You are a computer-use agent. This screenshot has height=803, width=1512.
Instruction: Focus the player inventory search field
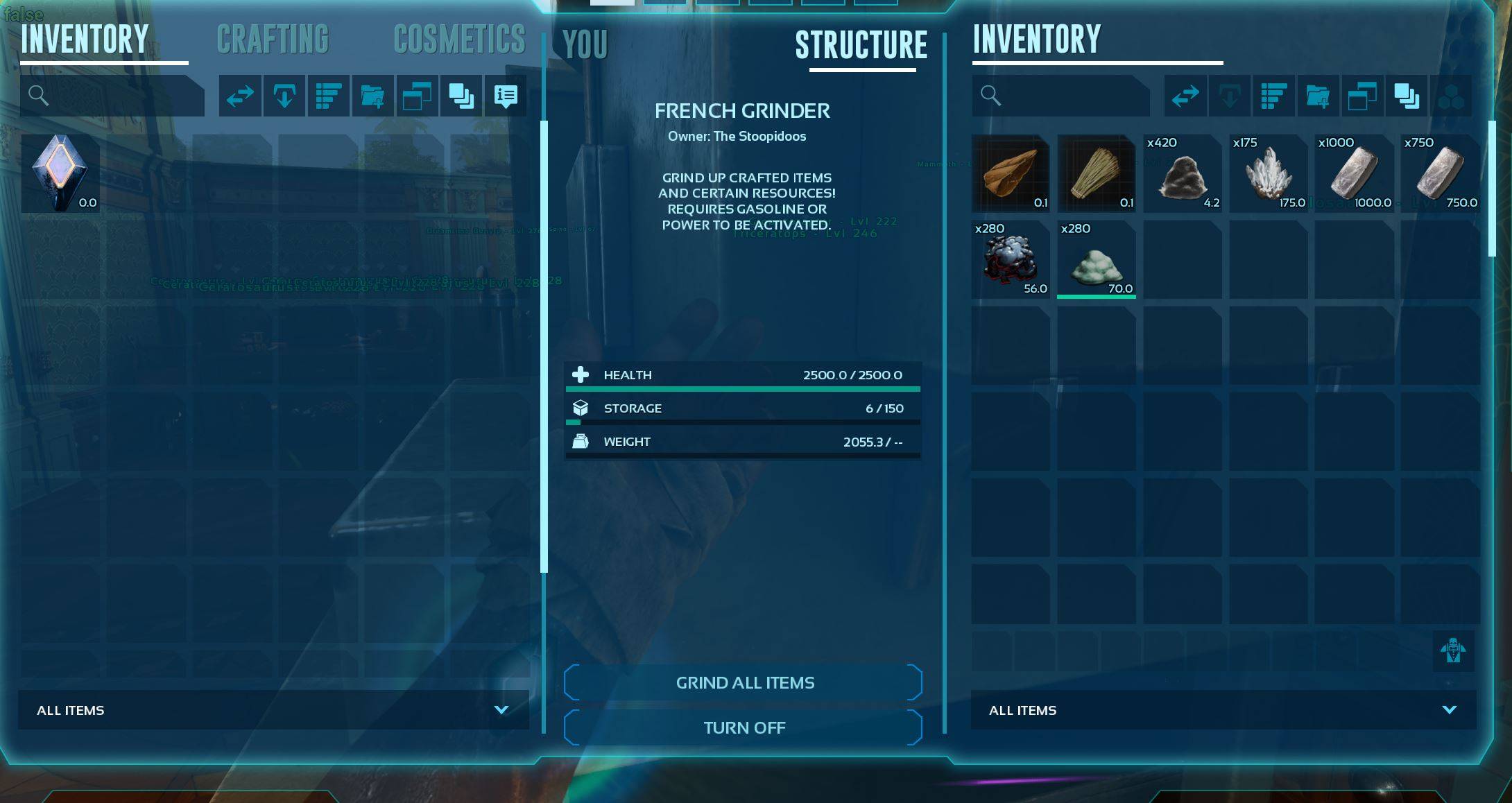pos(118,96)
